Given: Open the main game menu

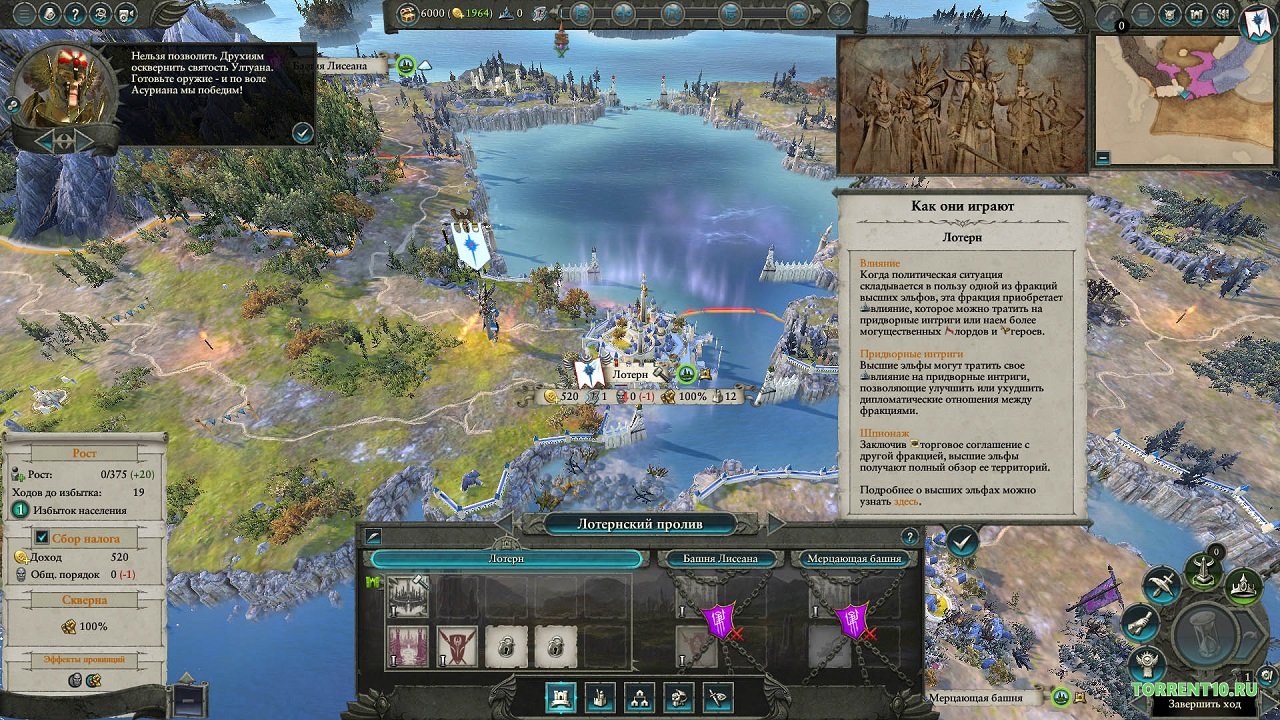Looking at the screenshot, I should (x=26, y=14).
